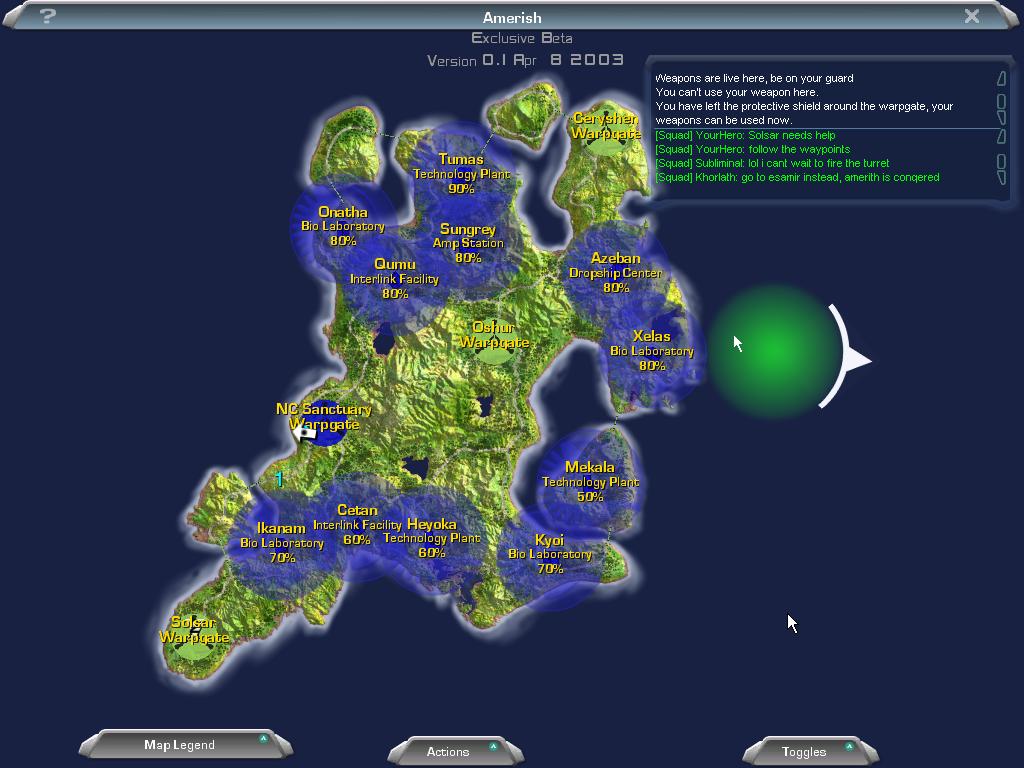Select the Tumas Technology Plant marker
The image size is (1024, 768).
tap(461, 173)
